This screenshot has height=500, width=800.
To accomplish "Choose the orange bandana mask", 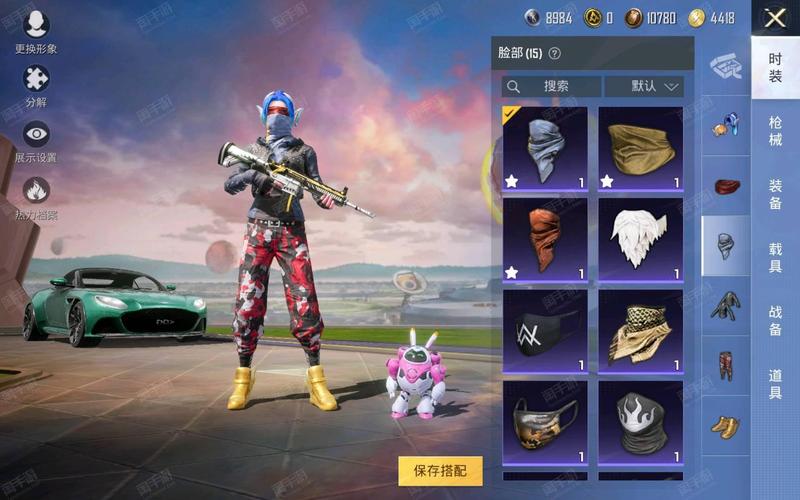I will pos(544,240).
